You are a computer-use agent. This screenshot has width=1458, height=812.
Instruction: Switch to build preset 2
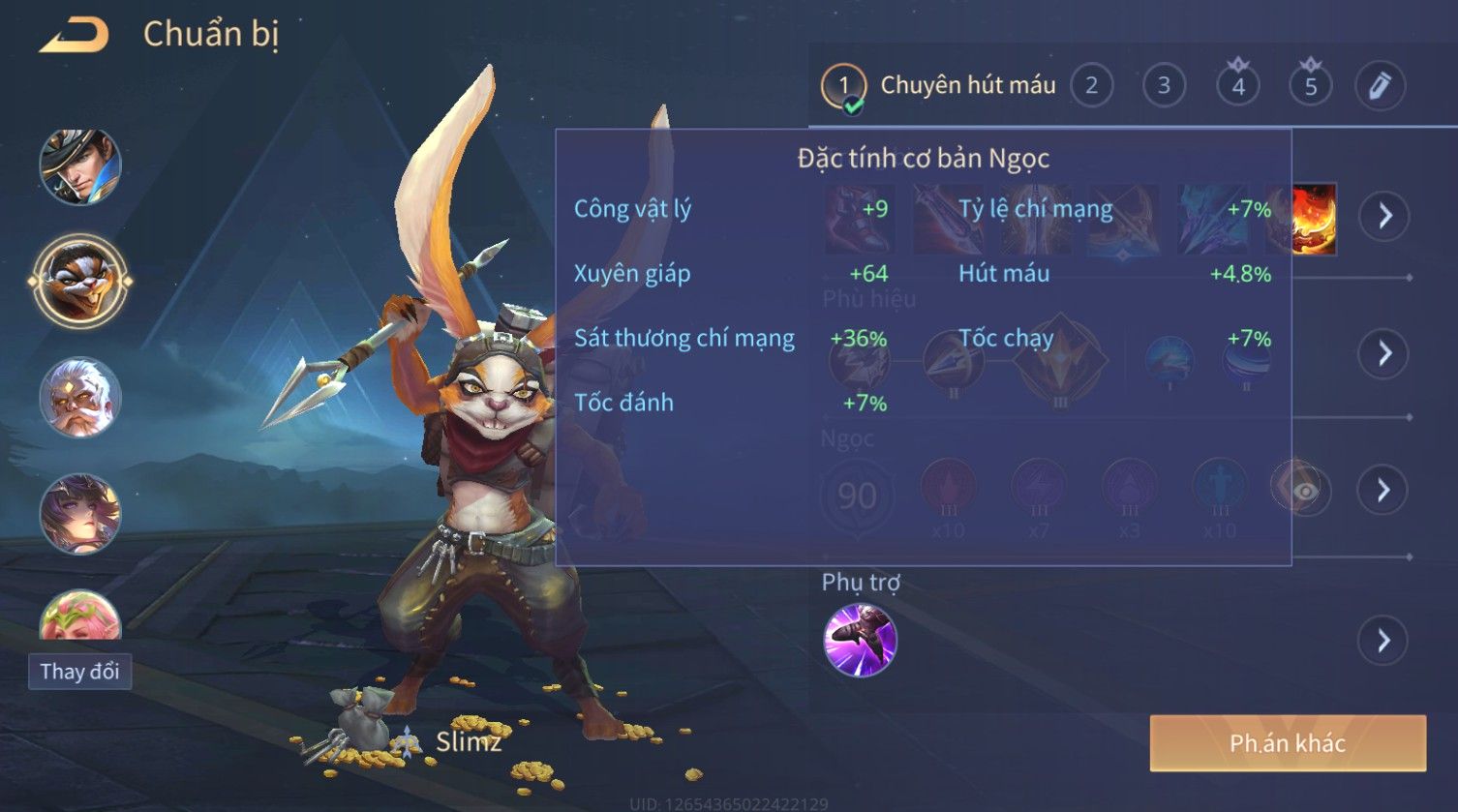[x=1091, y=86]
